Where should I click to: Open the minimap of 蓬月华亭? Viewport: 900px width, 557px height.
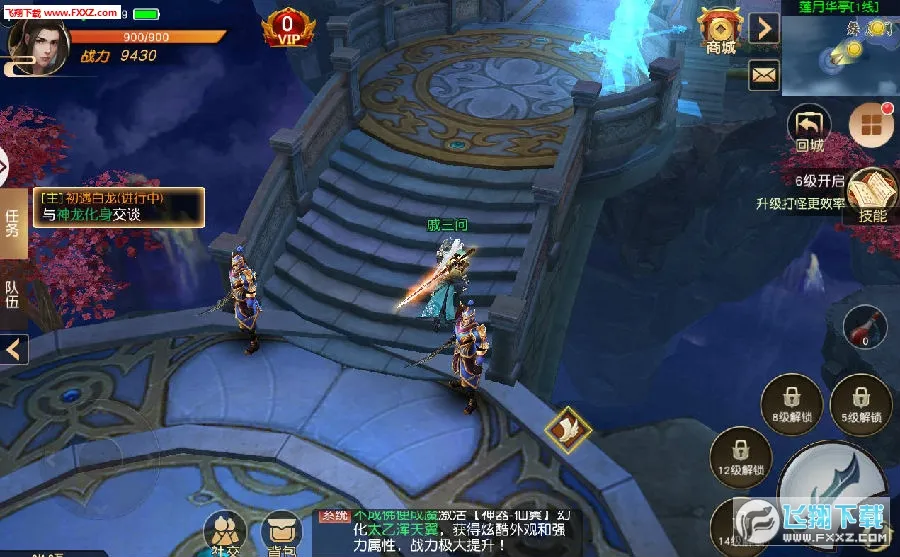(840, 48)
